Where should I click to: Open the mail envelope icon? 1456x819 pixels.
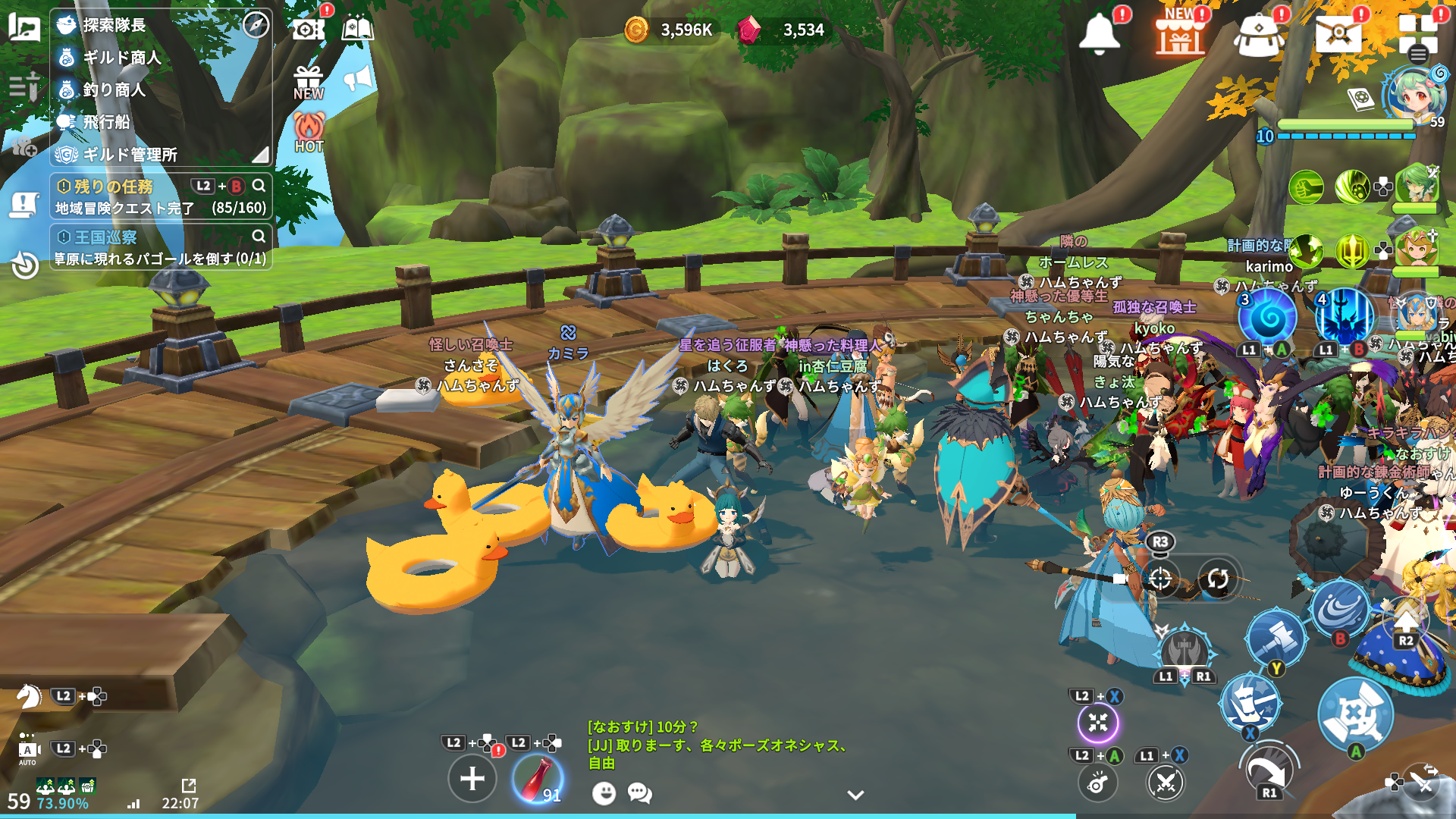[x=1338, y=33]
